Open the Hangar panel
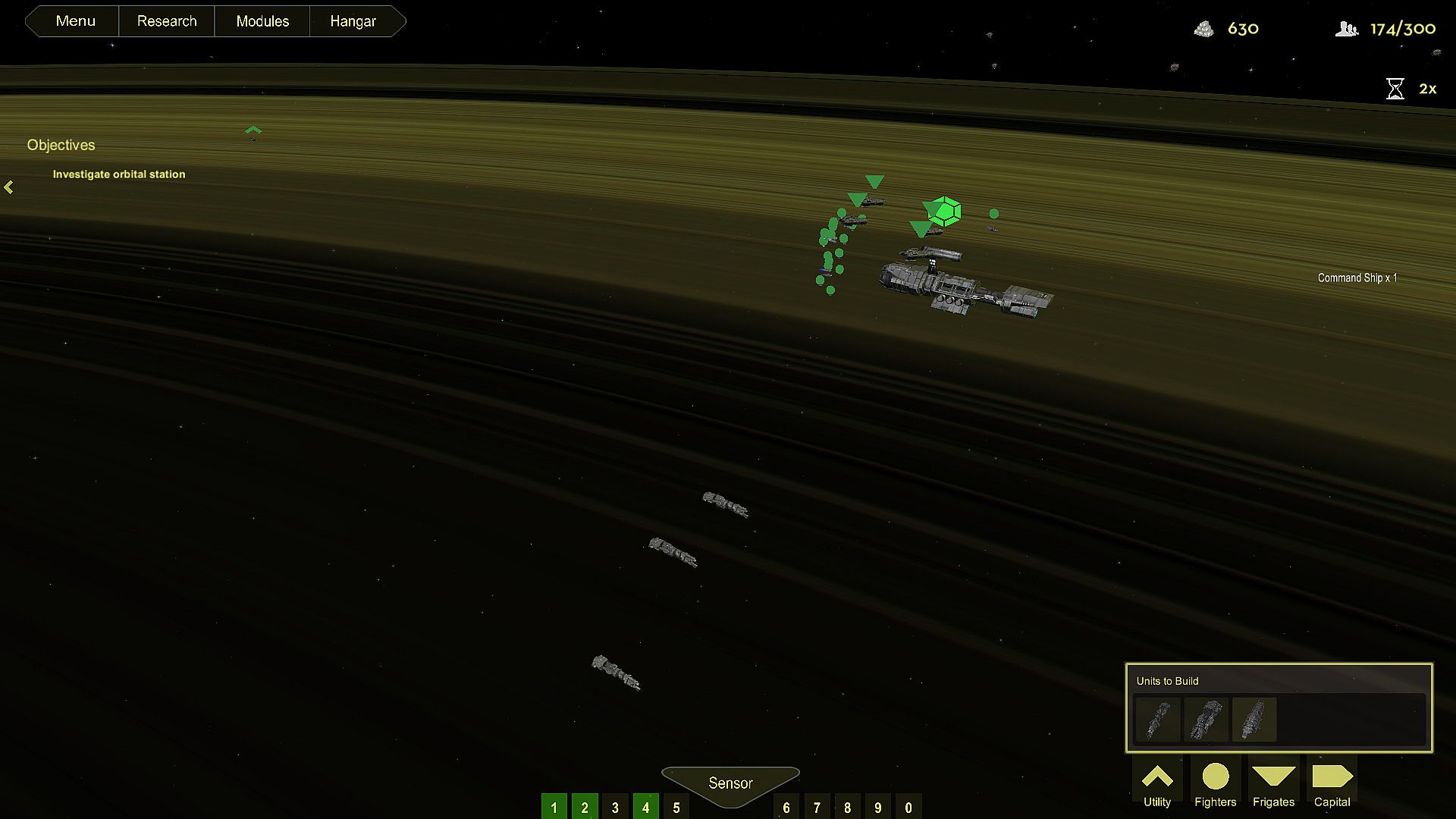Viewport: 1456px width, 819px height. pyautogui.click(x=353, y=21)
